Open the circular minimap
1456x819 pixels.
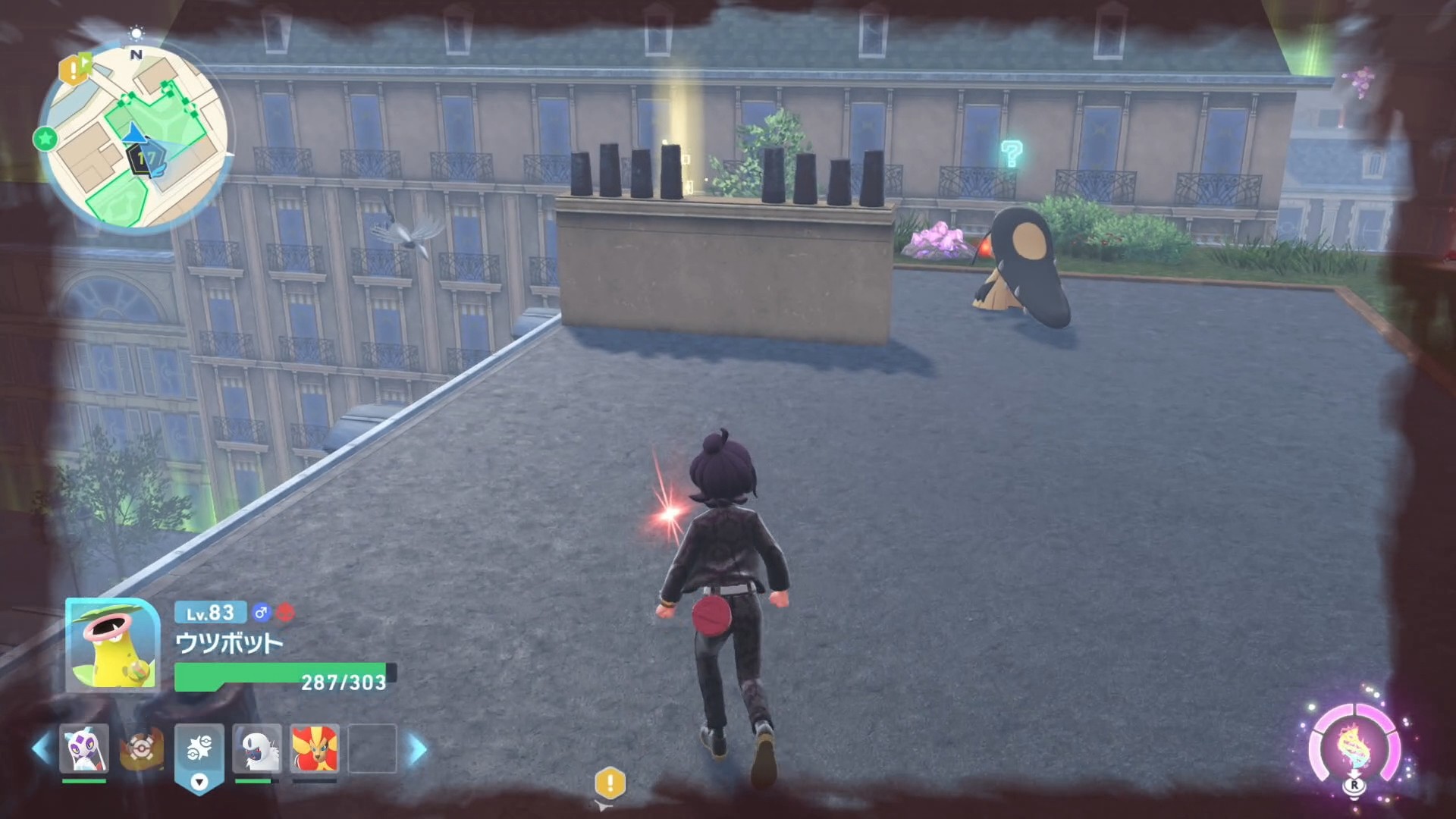(x=135, y=136)
